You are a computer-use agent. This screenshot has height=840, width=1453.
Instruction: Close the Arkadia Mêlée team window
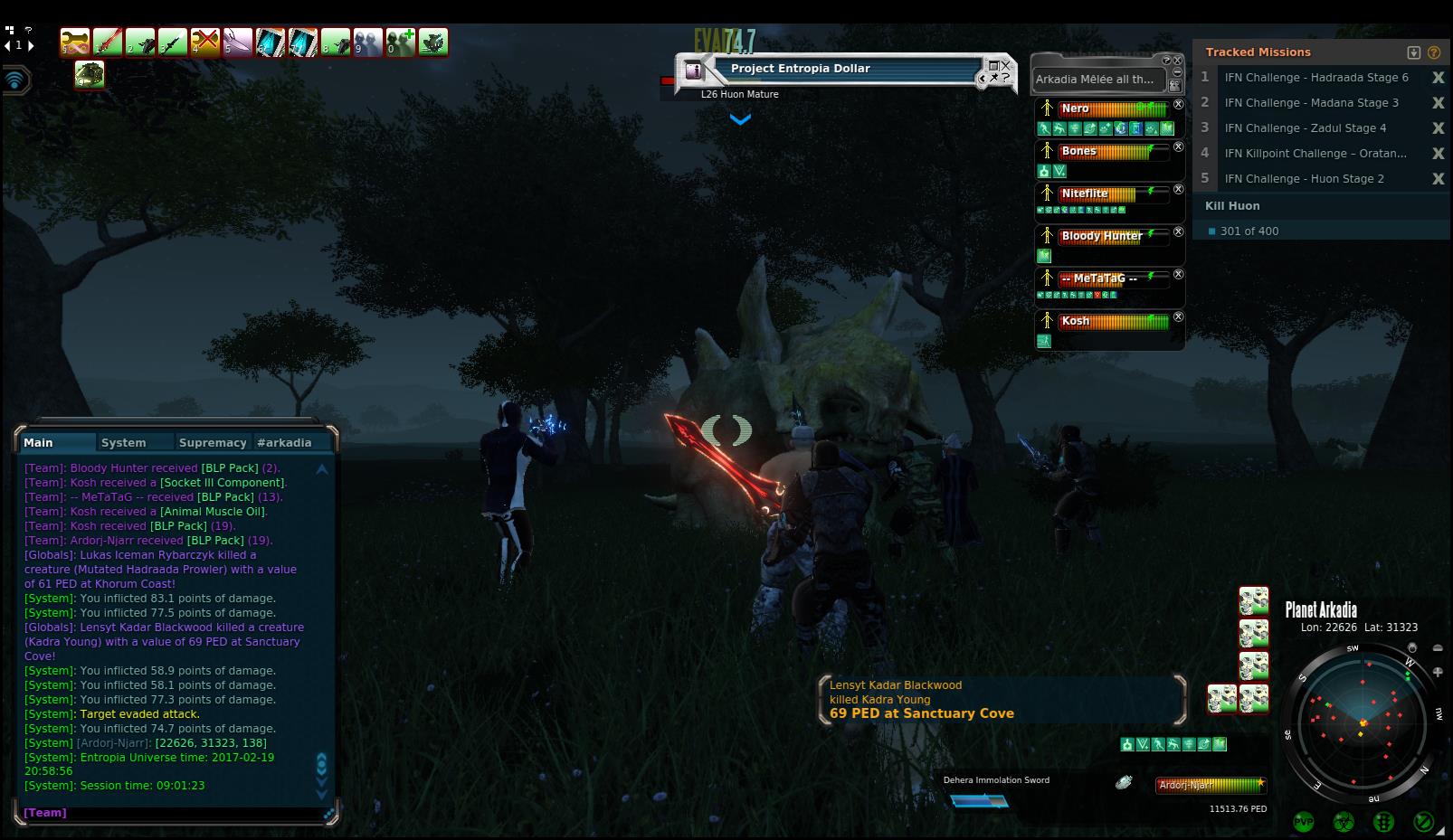tap(1177, 61)
